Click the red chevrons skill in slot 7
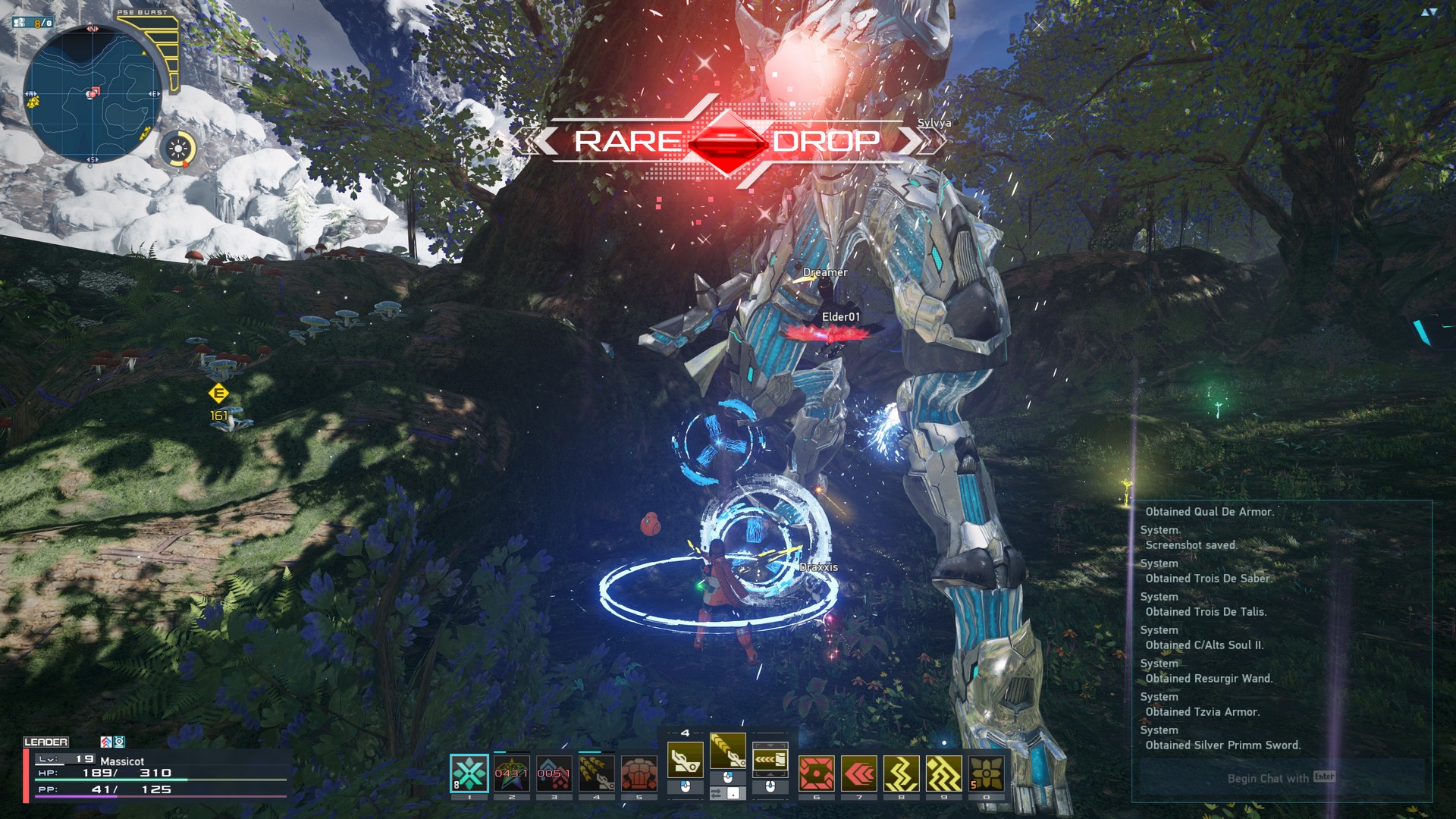The width and height of the screenshot is (1456, 819). [x=858, y=773]
